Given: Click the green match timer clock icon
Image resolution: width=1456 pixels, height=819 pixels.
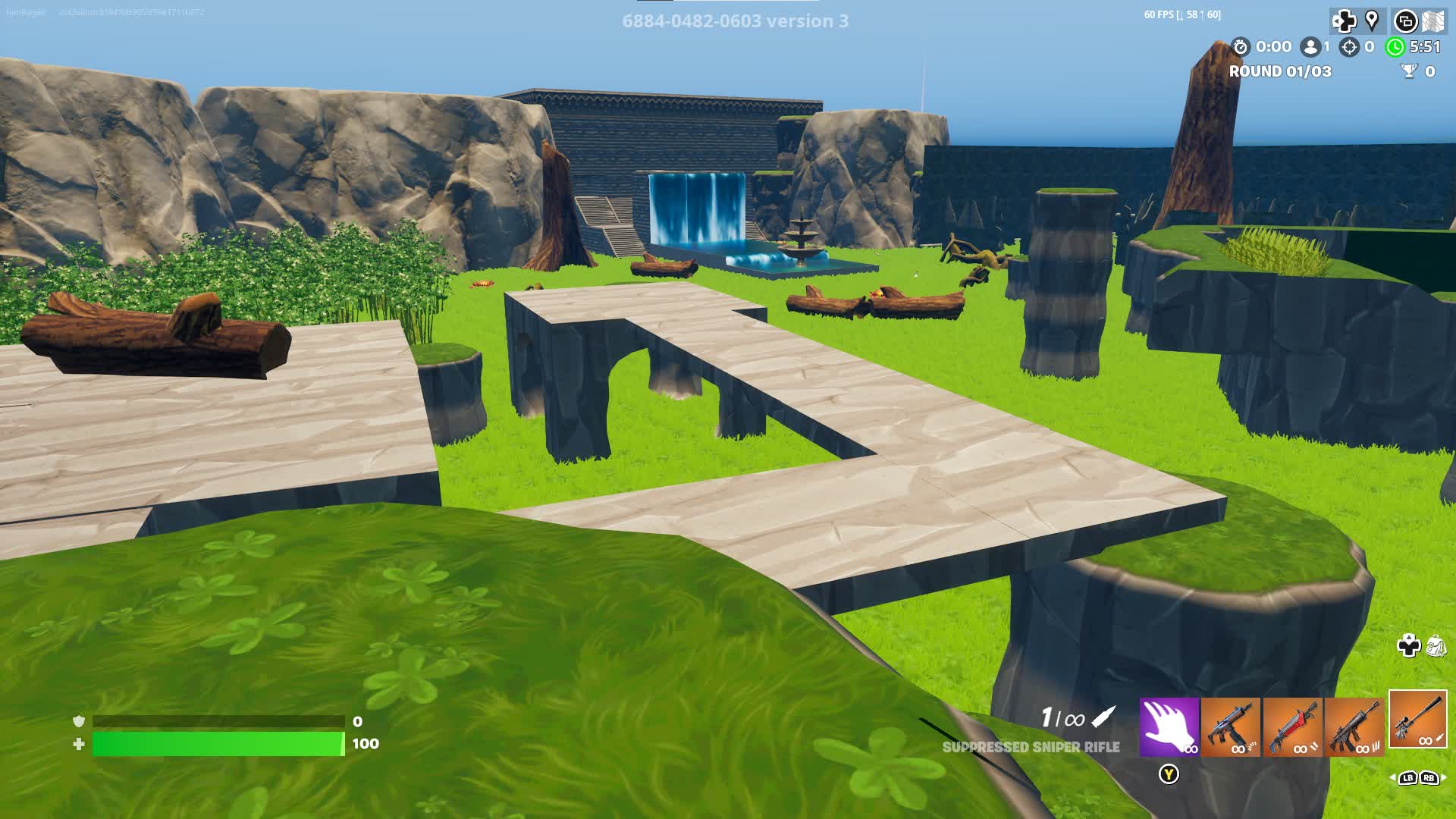Looking at the screenshot, I should coord(1395,46).
